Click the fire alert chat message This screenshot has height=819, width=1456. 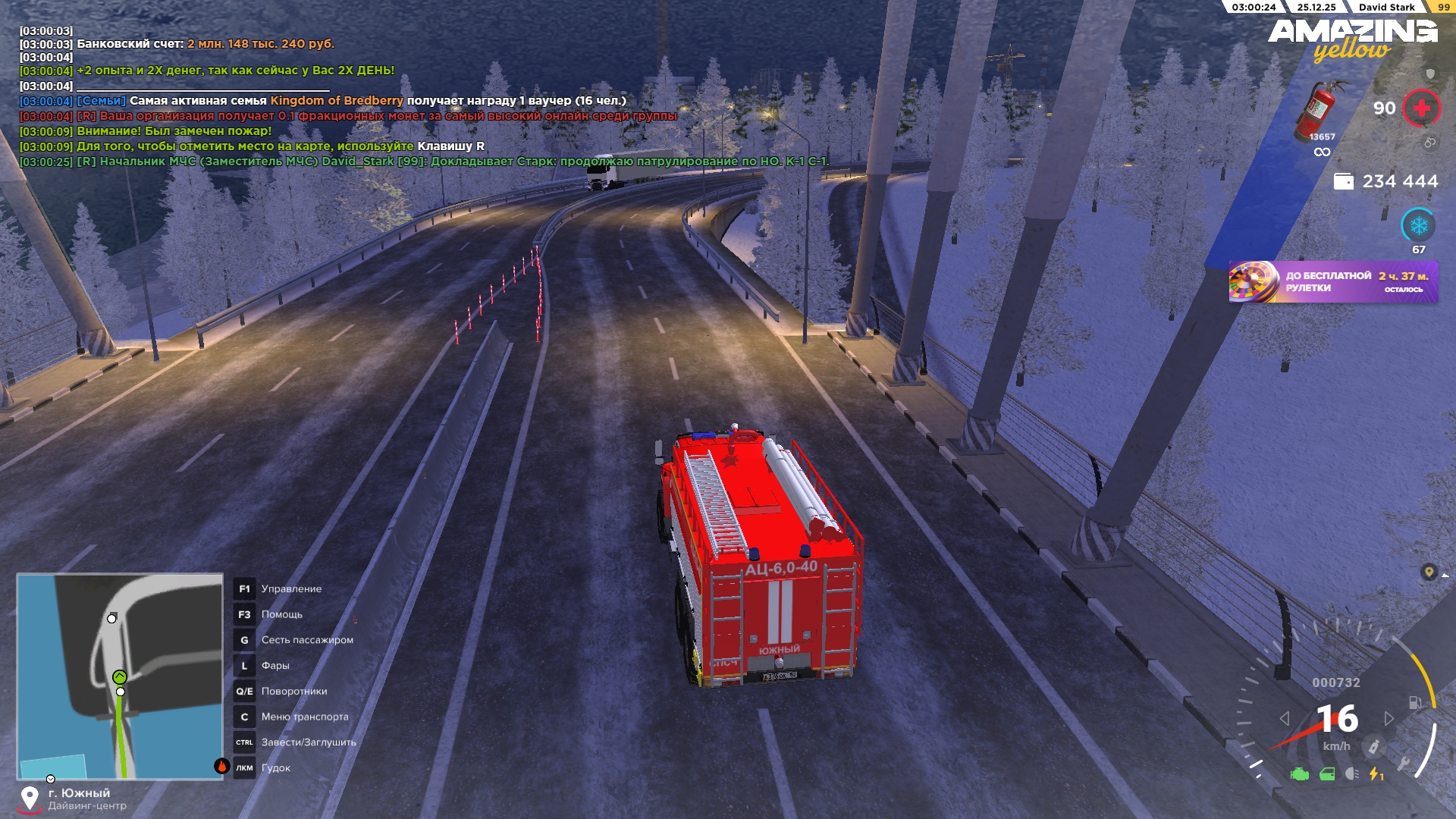click(x=174, y=131)
